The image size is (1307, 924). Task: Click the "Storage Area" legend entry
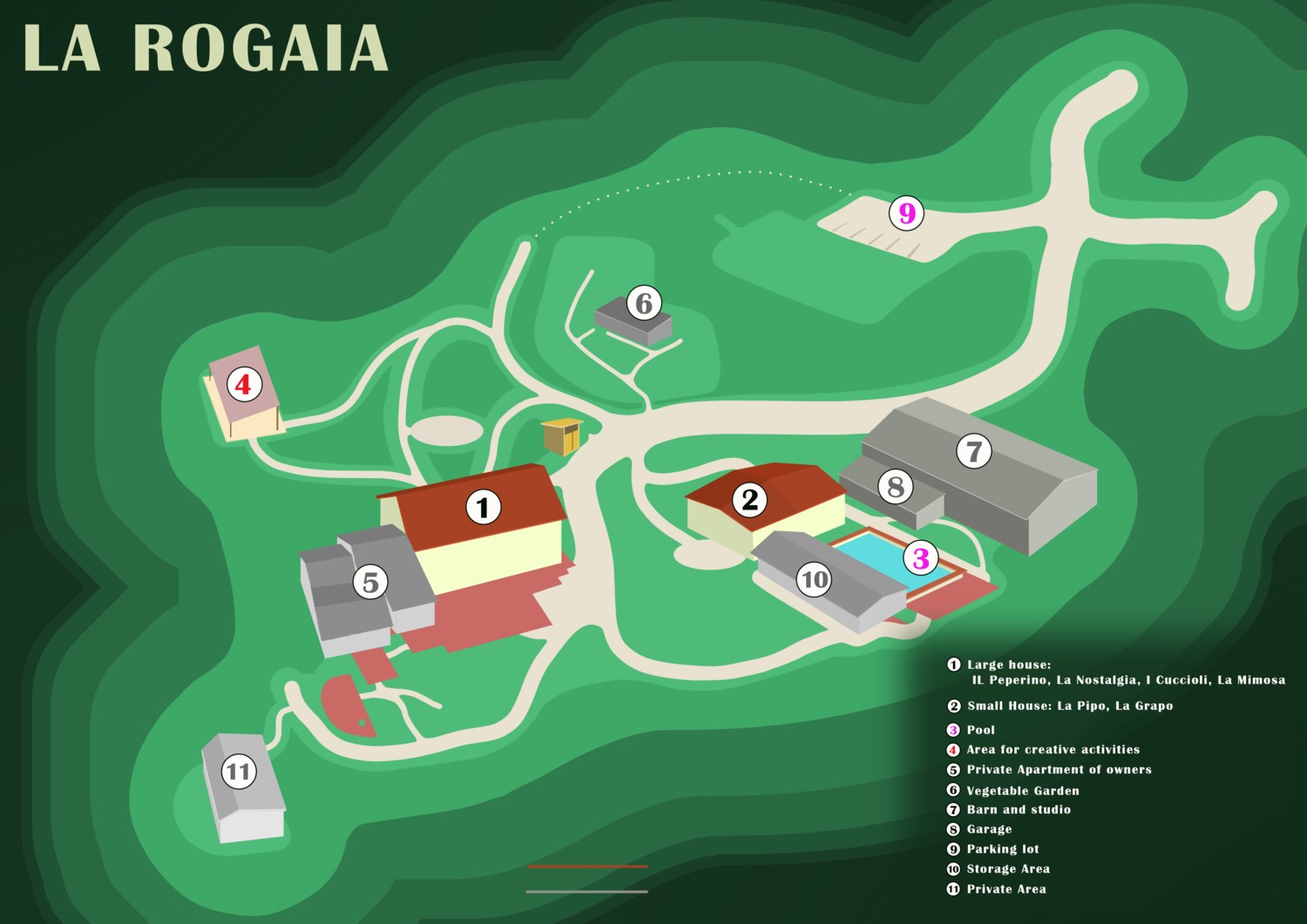click(1008, 869)
